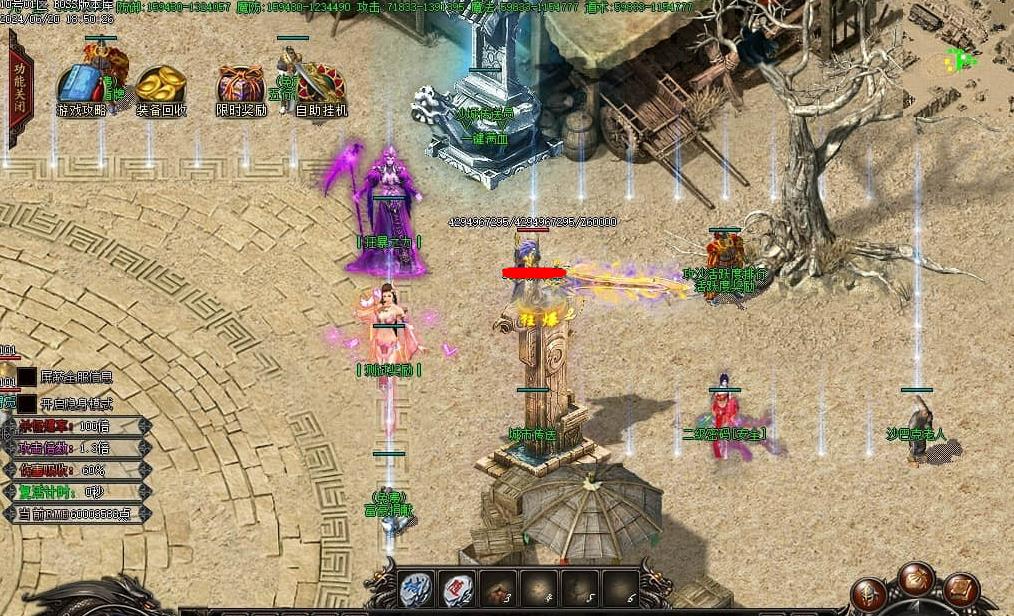The width and height of the screenshot is (1014, 616).
Task: Click the 功能关闭 red banner
Action: (19, 76)
